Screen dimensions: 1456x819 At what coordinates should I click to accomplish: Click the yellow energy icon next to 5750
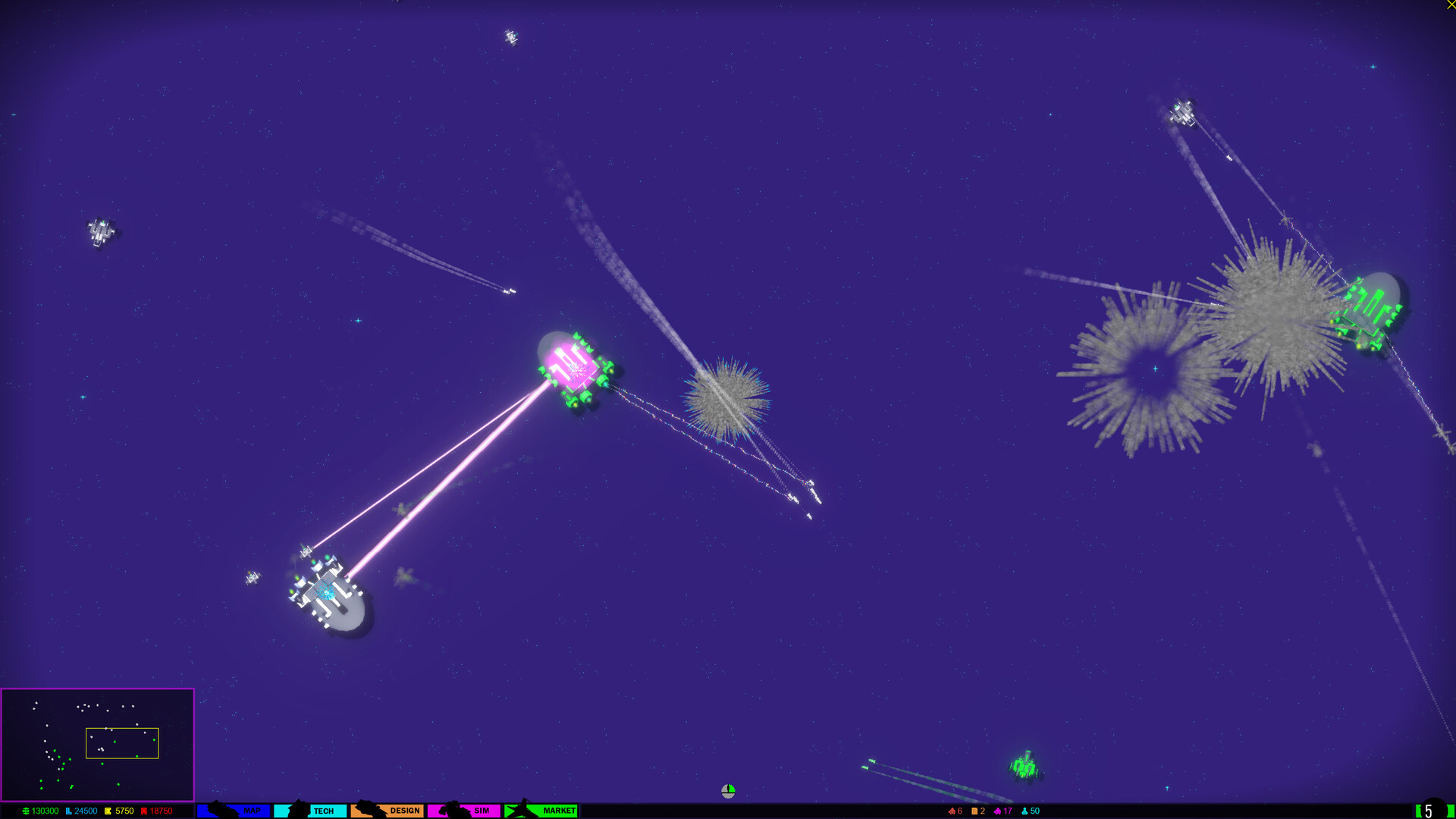108,811
